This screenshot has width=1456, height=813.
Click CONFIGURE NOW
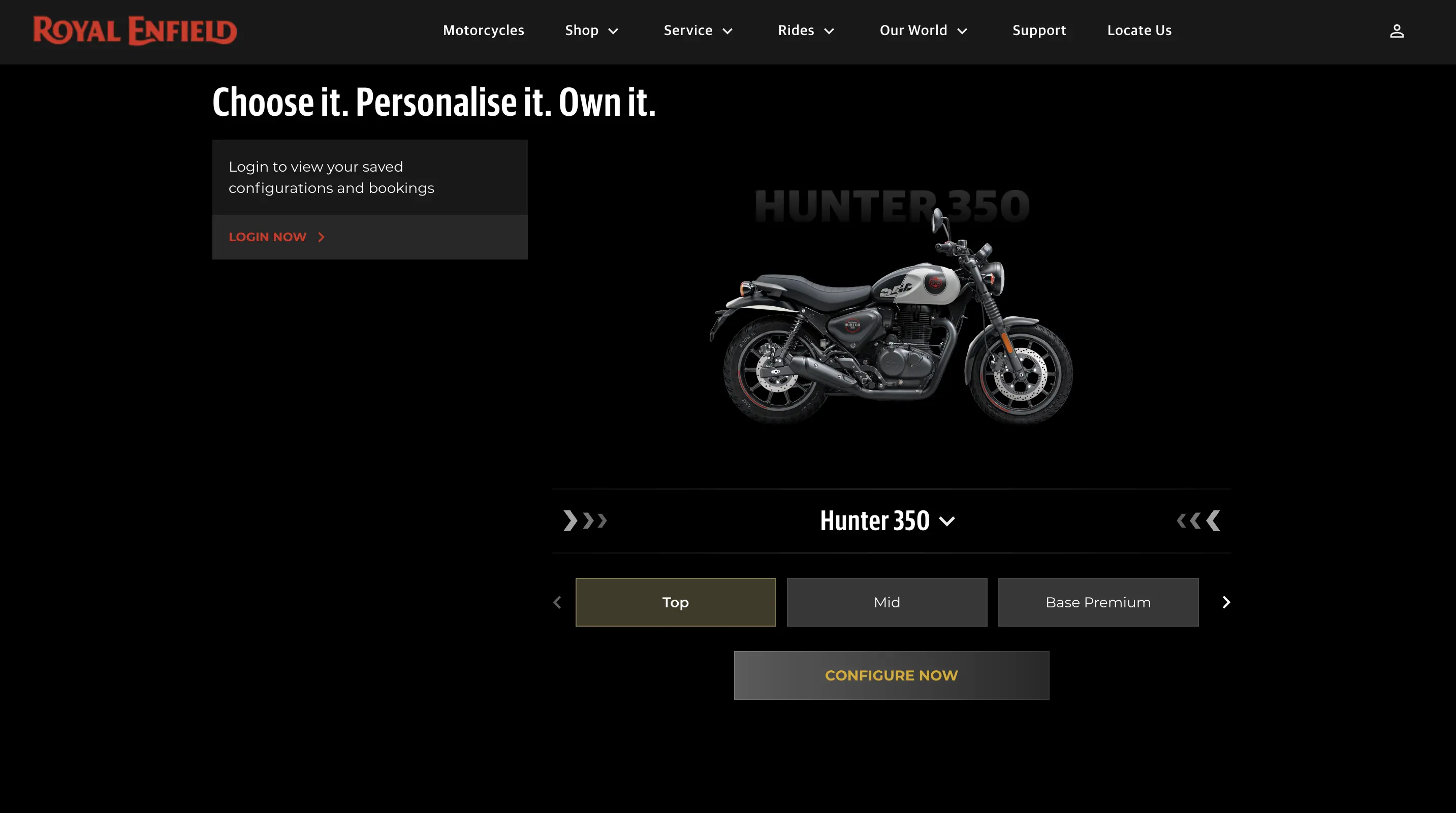[x=892, y=674]
